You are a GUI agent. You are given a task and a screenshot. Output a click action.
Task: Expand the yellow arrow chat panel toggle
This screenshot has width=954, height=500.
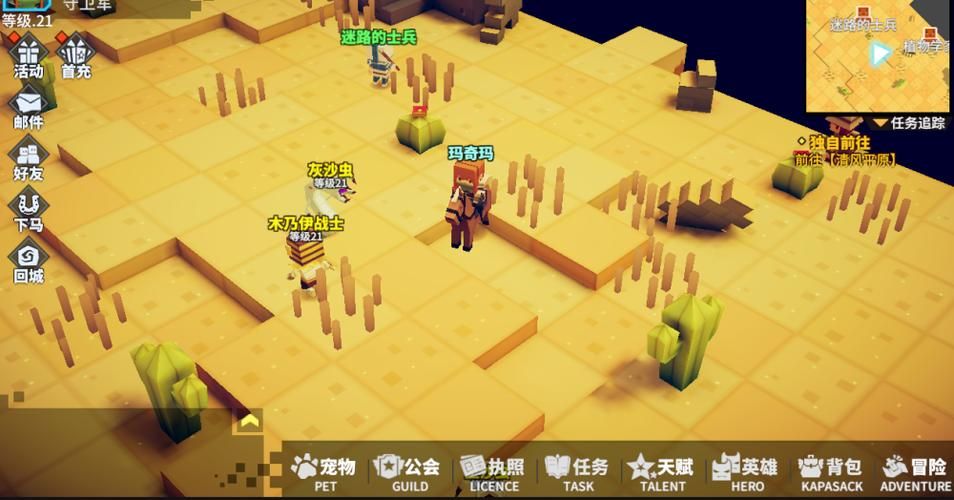point(248,421)
